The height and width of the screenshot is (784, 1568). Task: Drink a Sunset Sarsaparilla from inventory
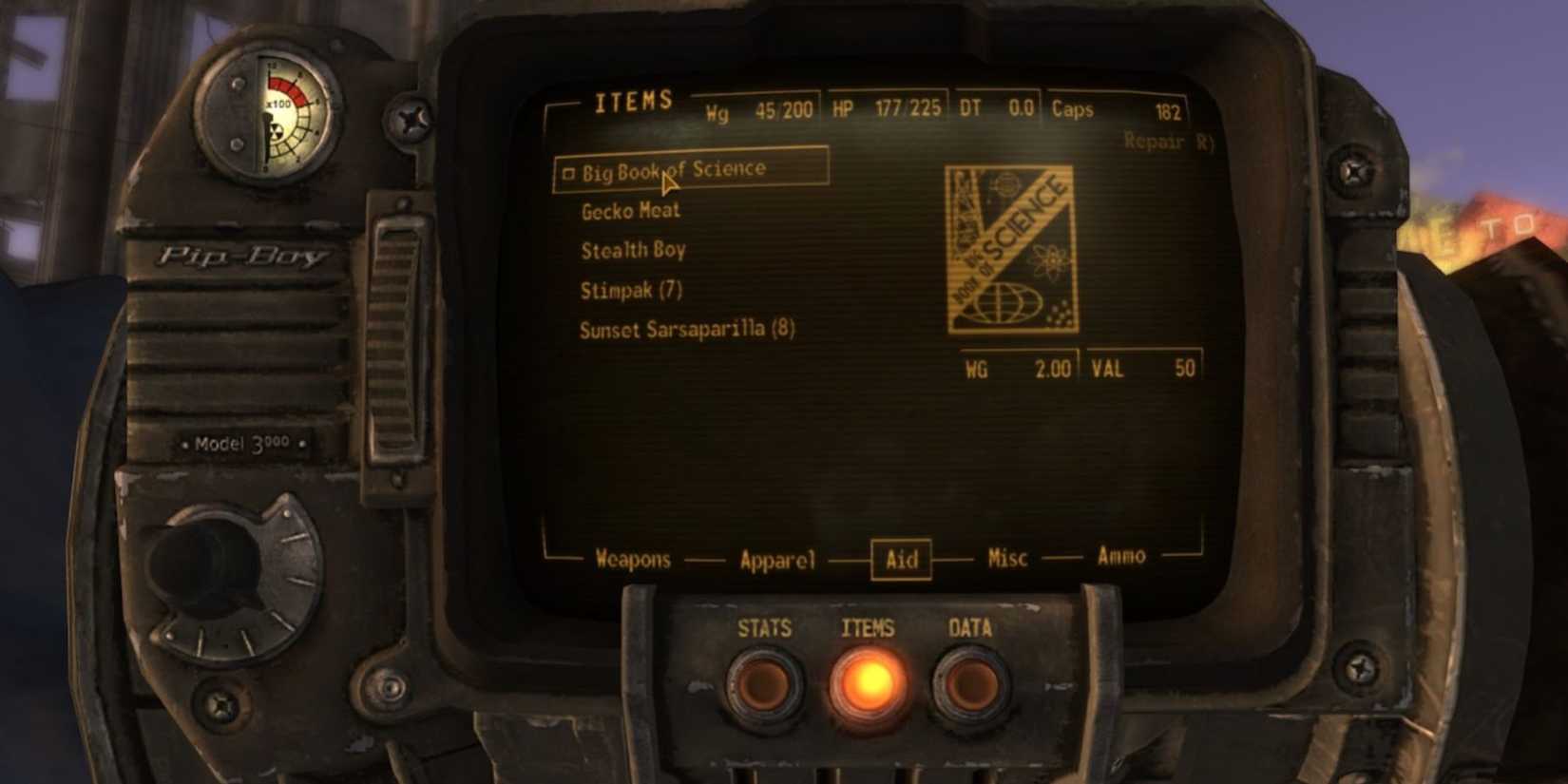coord(688,330)
